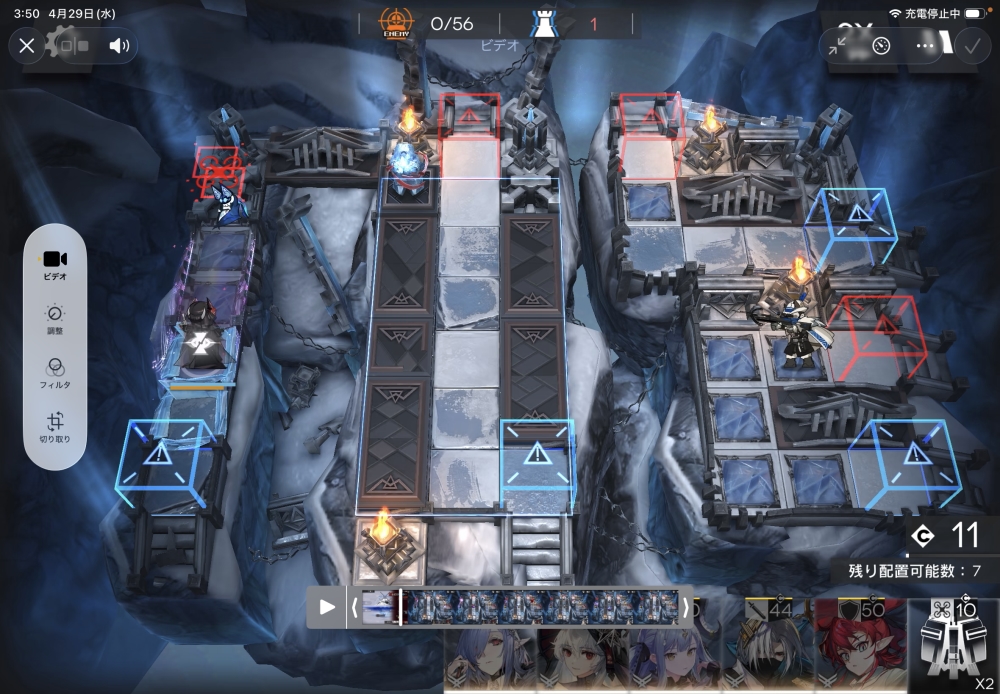Select the 切り取り crop tool
Image resolution: width=1000 pixels, height=694 pixels.
tap(55, 429)
